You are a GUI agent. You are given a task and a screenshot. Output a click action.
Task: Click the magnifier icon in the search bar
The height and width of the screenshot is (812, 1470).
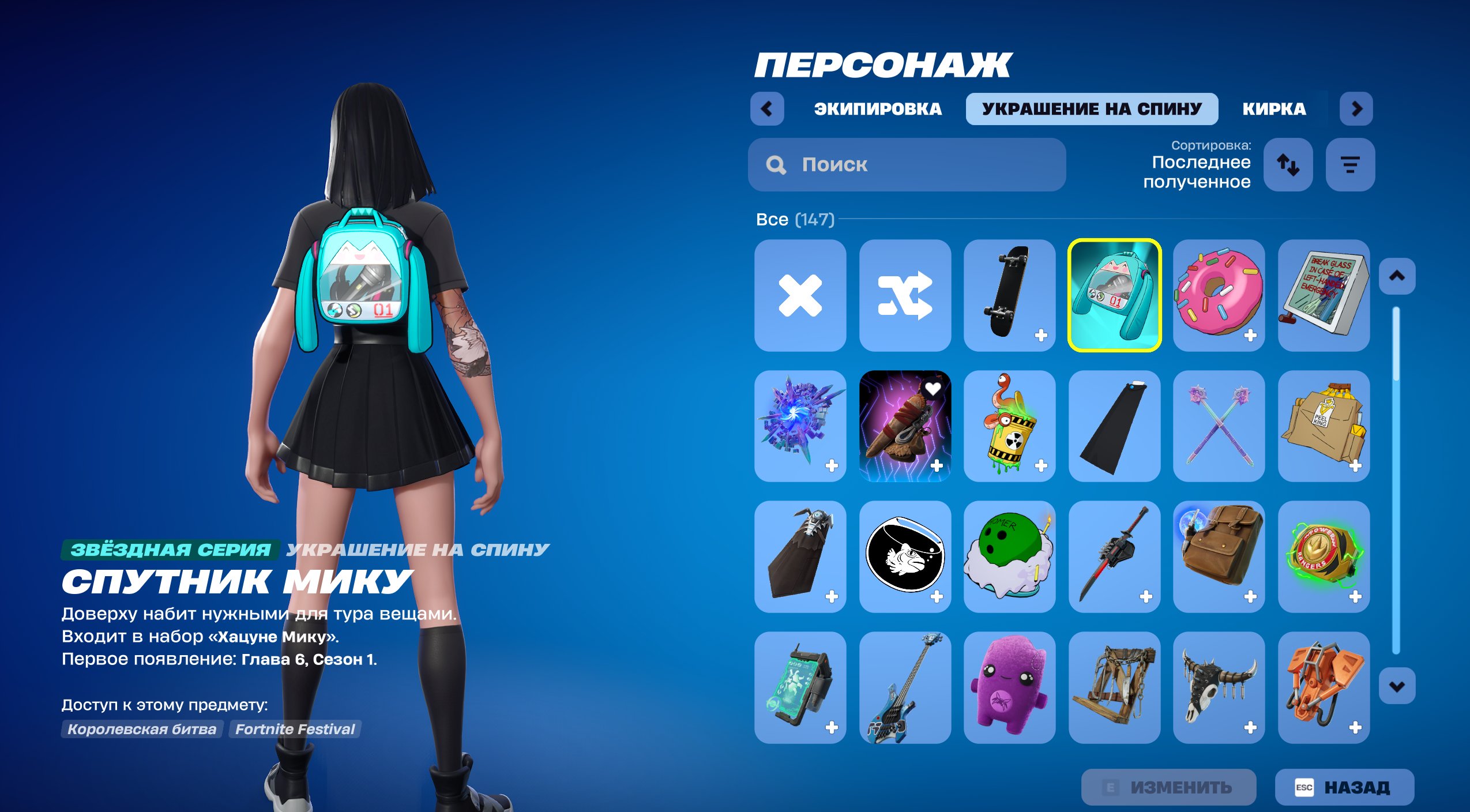pos(775,165)
